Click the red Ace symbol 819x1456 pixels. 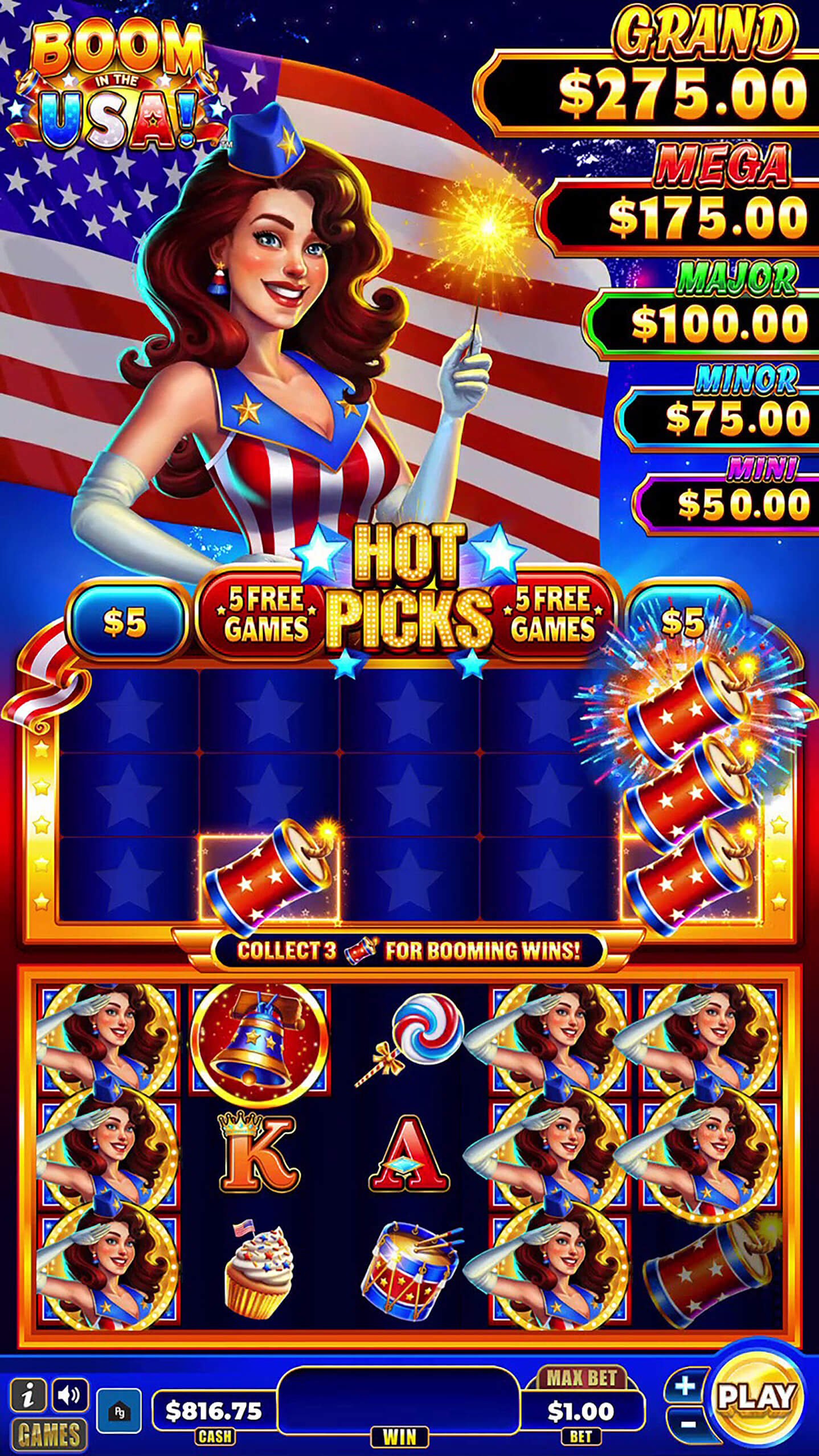point(411,1156)
